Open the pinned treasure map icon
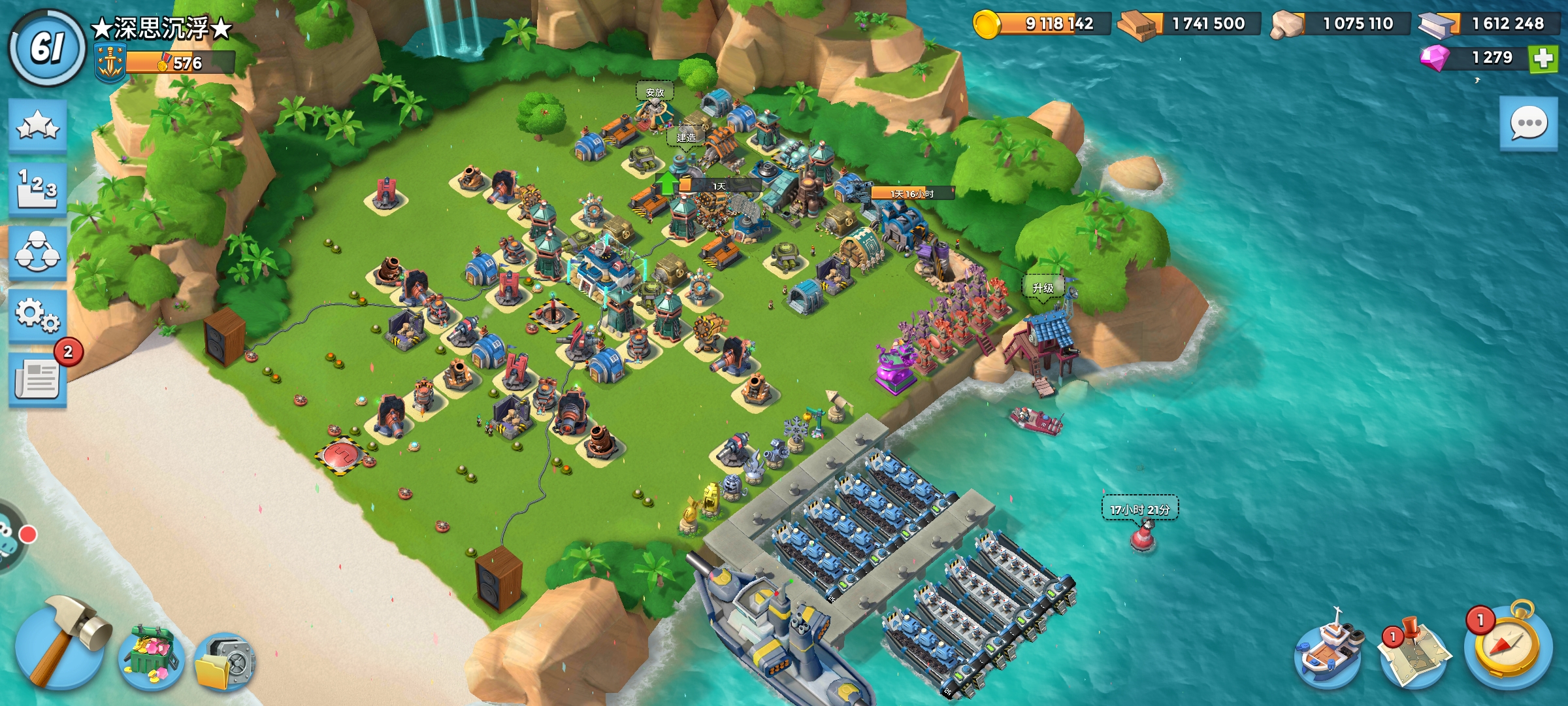 tap(1414, 649)
